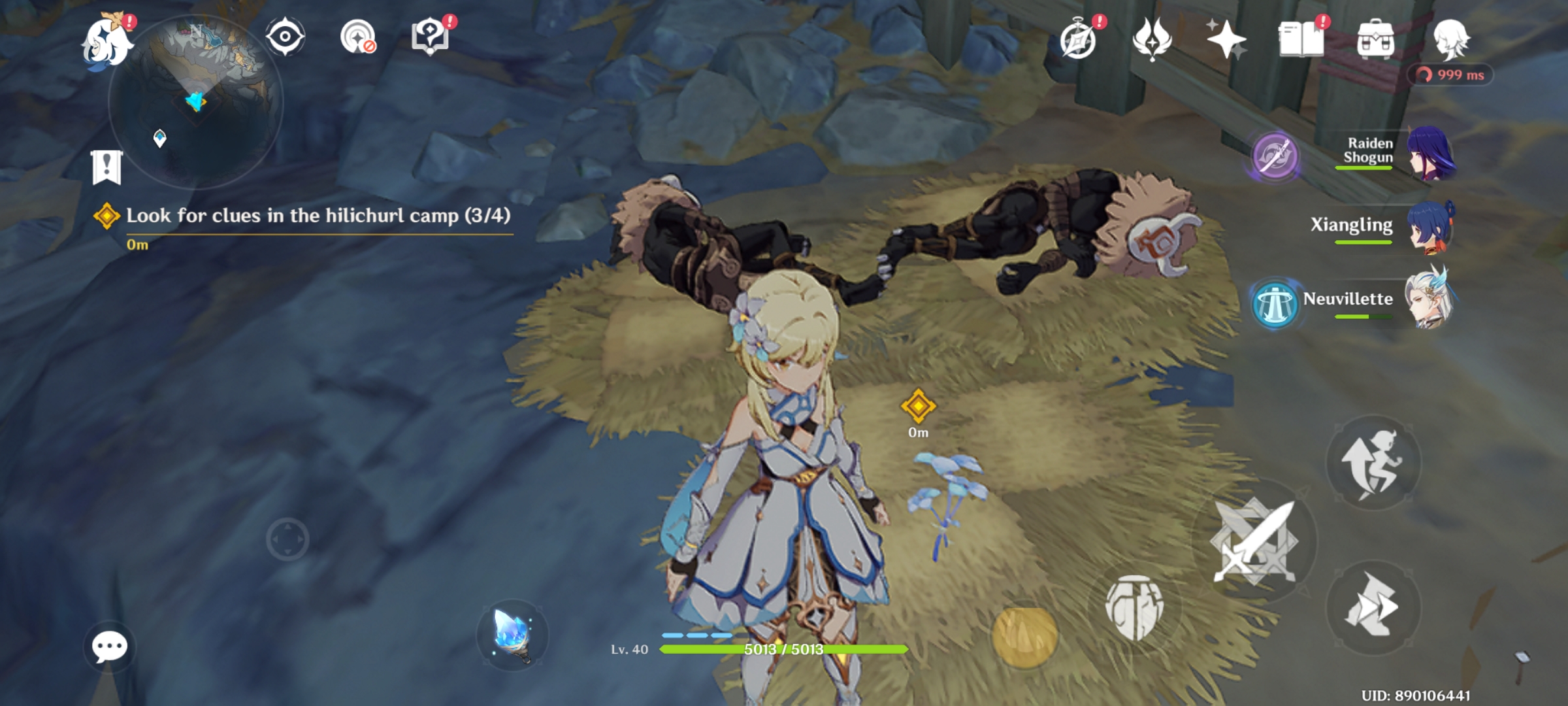Viewport: 1568px width, 706px height.
Task: Open the guide book with question mark
Action: [429, 37]
